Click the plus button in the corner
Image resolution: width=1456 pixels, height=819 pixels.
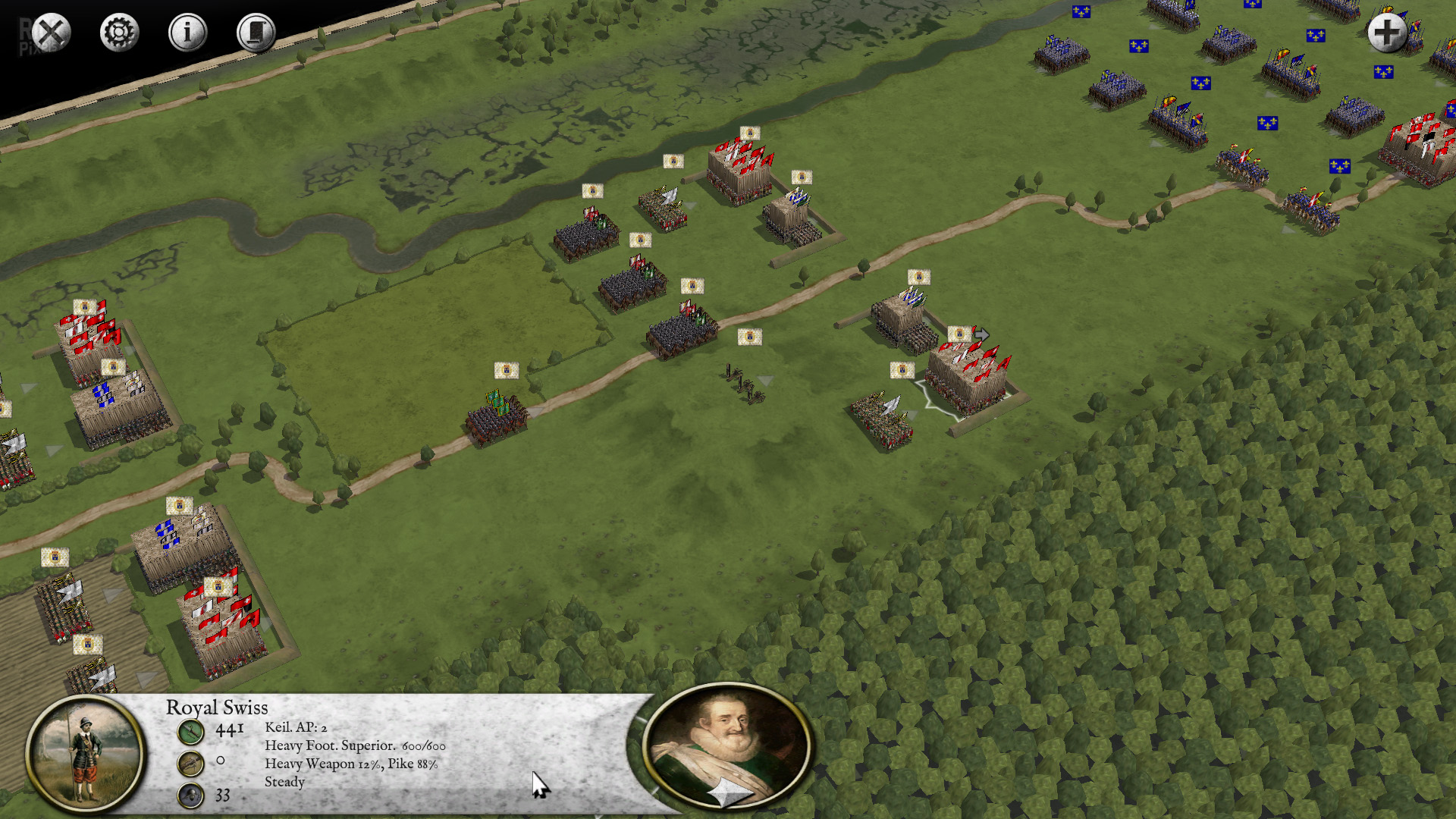coord(1387,33)
